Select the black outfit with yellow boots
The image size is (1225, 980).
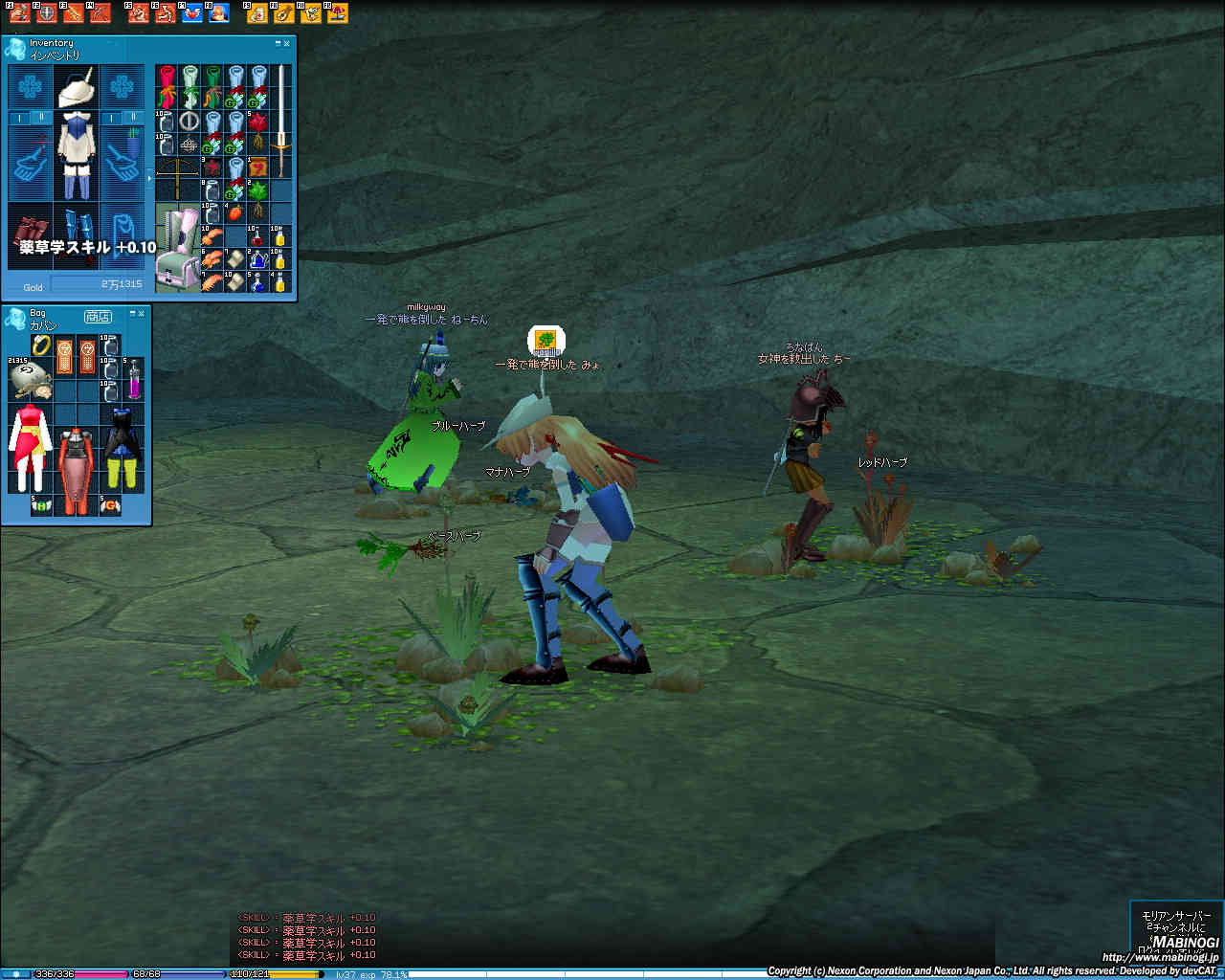tap(122, 448)
